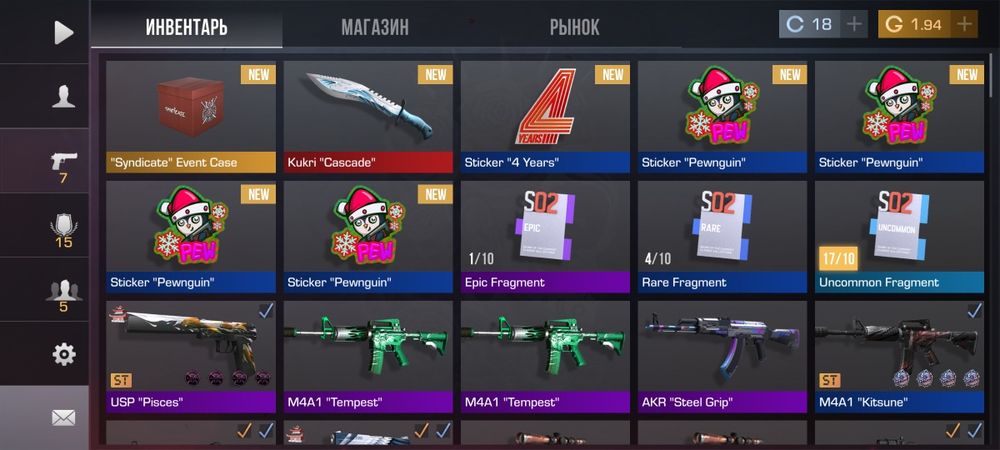Open the mail envelope icon

[x=63, y=417]
